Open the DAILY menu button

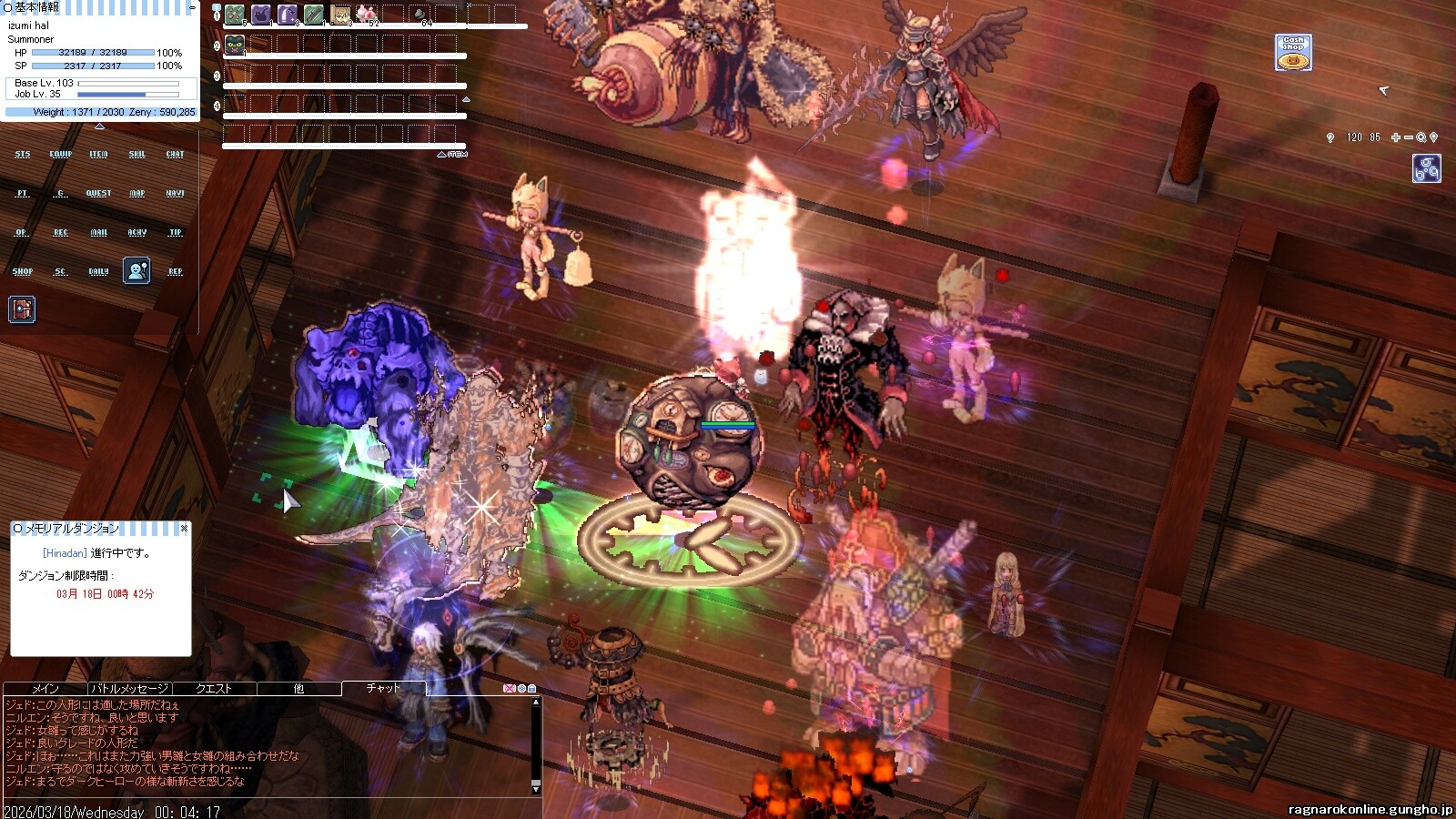click(98, 272)
